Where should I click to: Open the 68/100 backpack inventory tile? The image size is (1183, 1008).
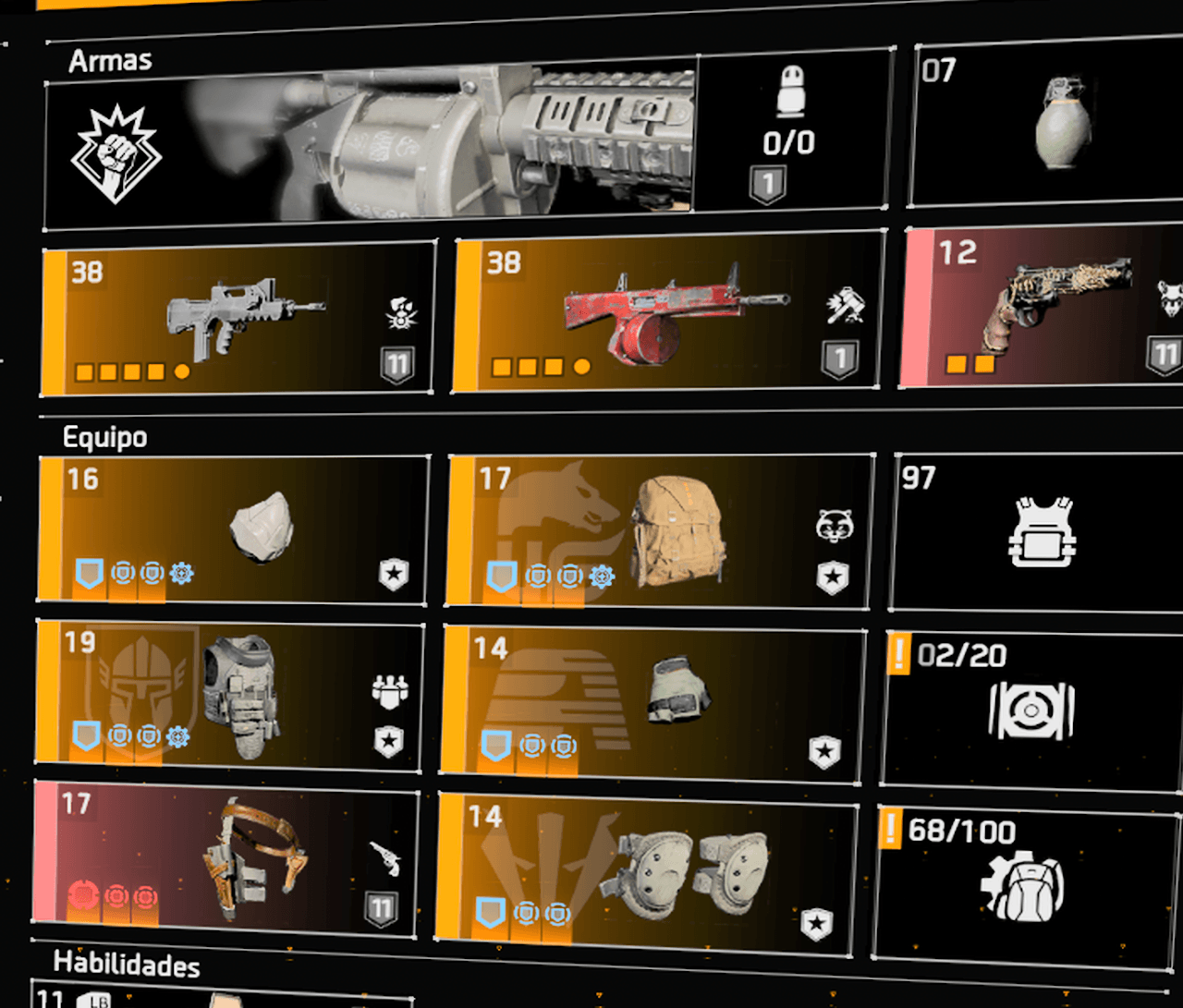[1024, 884]
